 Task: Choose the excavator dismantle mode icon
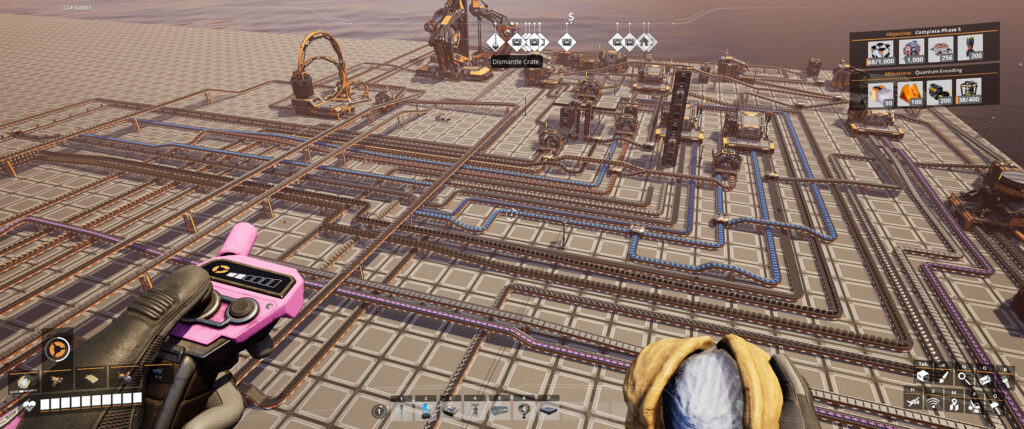coord(976,403)
